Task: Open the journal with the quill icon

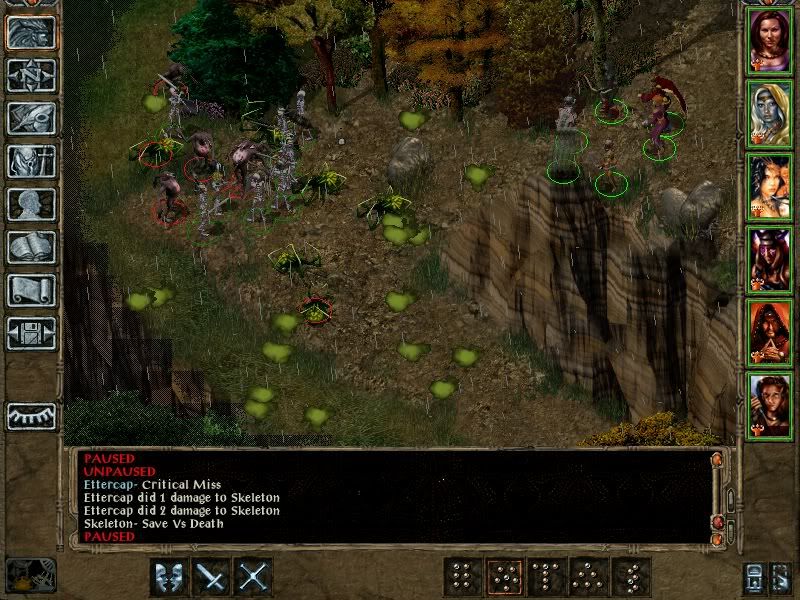Action: pos(31,118)
